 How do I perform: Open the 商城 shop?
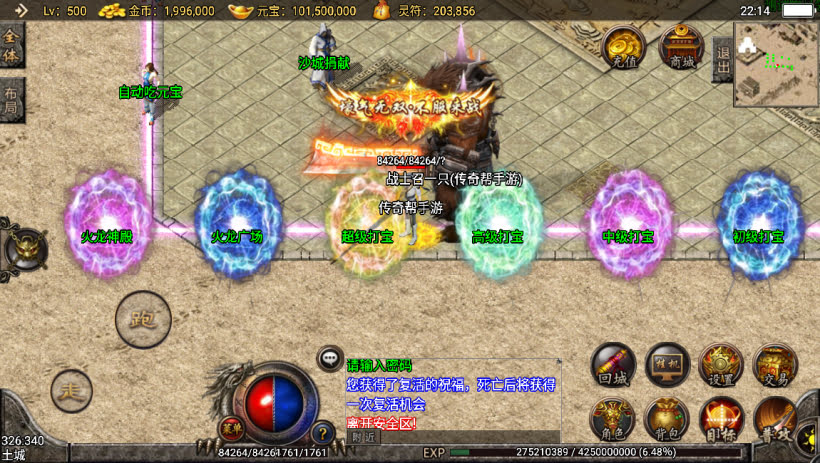[x=681, y=48]
